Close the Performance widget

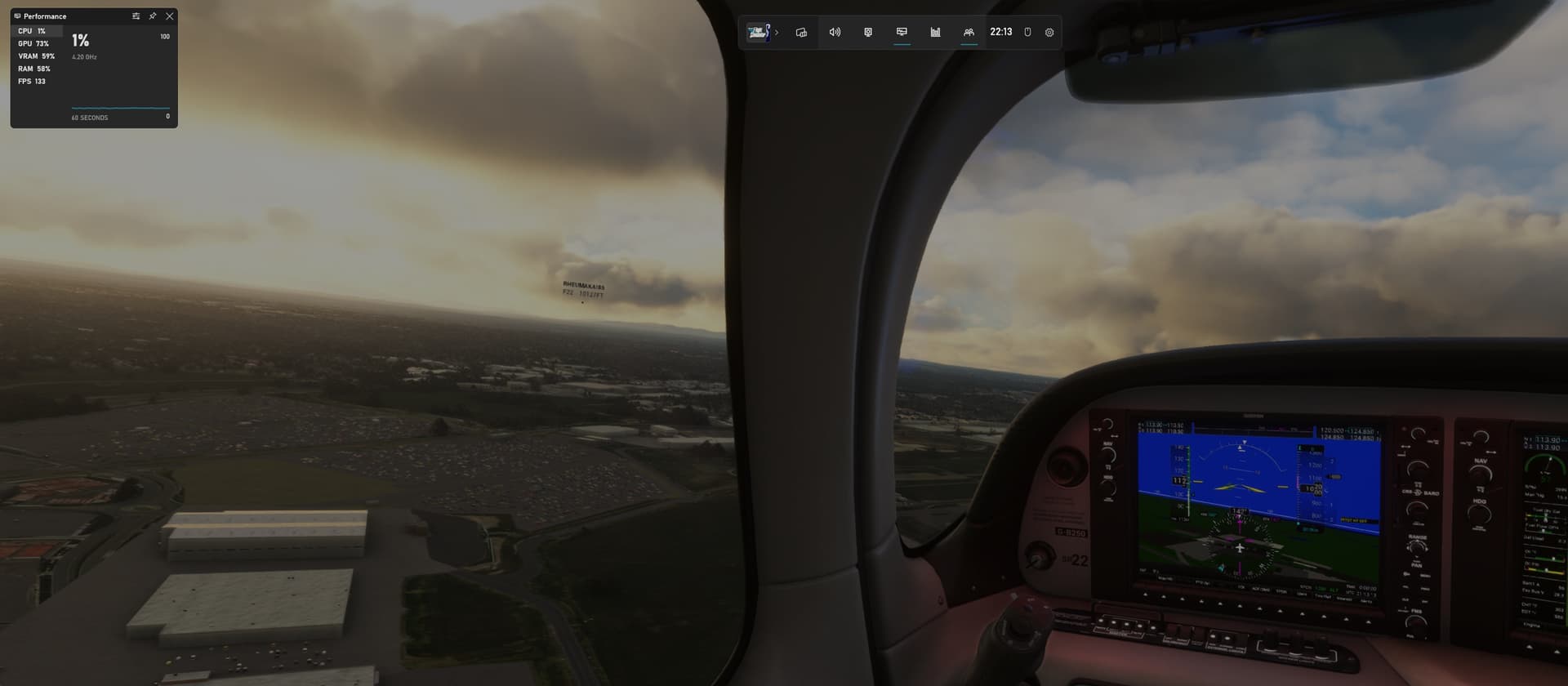(169, 16)
